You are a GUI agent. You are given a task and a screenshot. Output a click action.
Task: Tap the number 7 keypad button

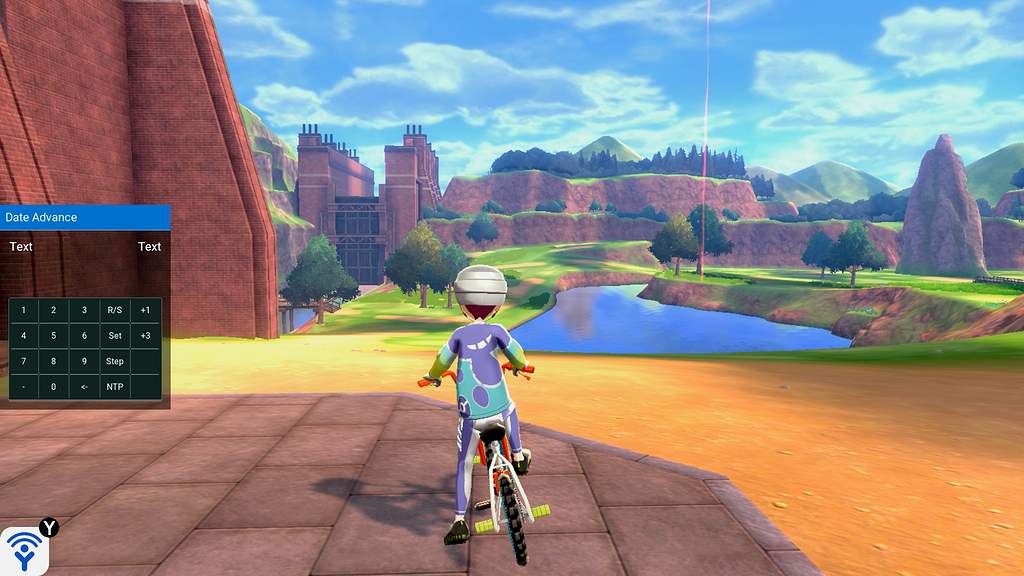pyautogui.click(x=24, y=361)
